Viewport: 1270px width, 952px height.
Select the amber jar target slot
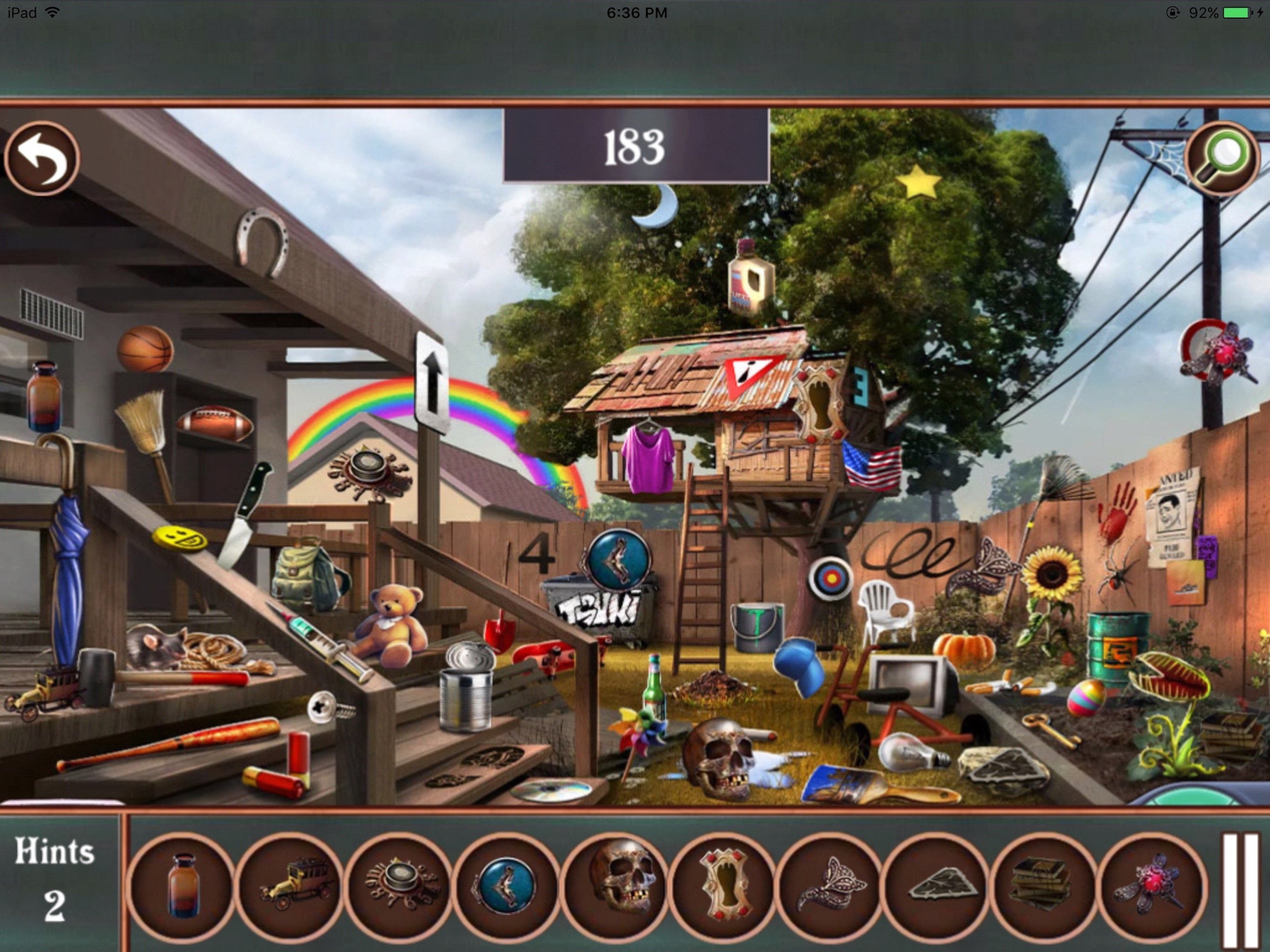pyautogui.click(x=183, y=885)
